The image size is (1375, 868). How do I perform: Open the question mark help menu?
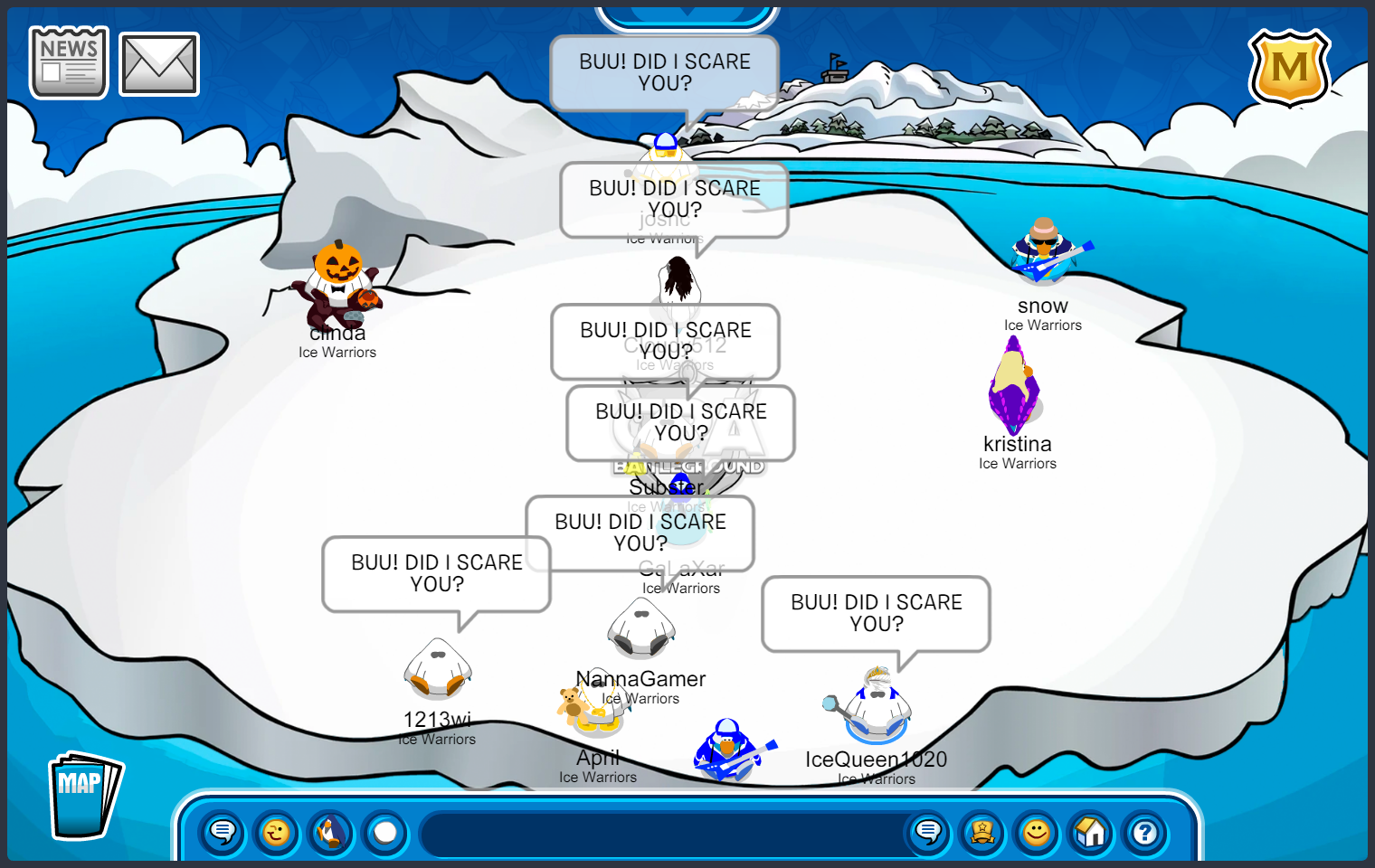pyautogui.click(x=1145, y=832)
